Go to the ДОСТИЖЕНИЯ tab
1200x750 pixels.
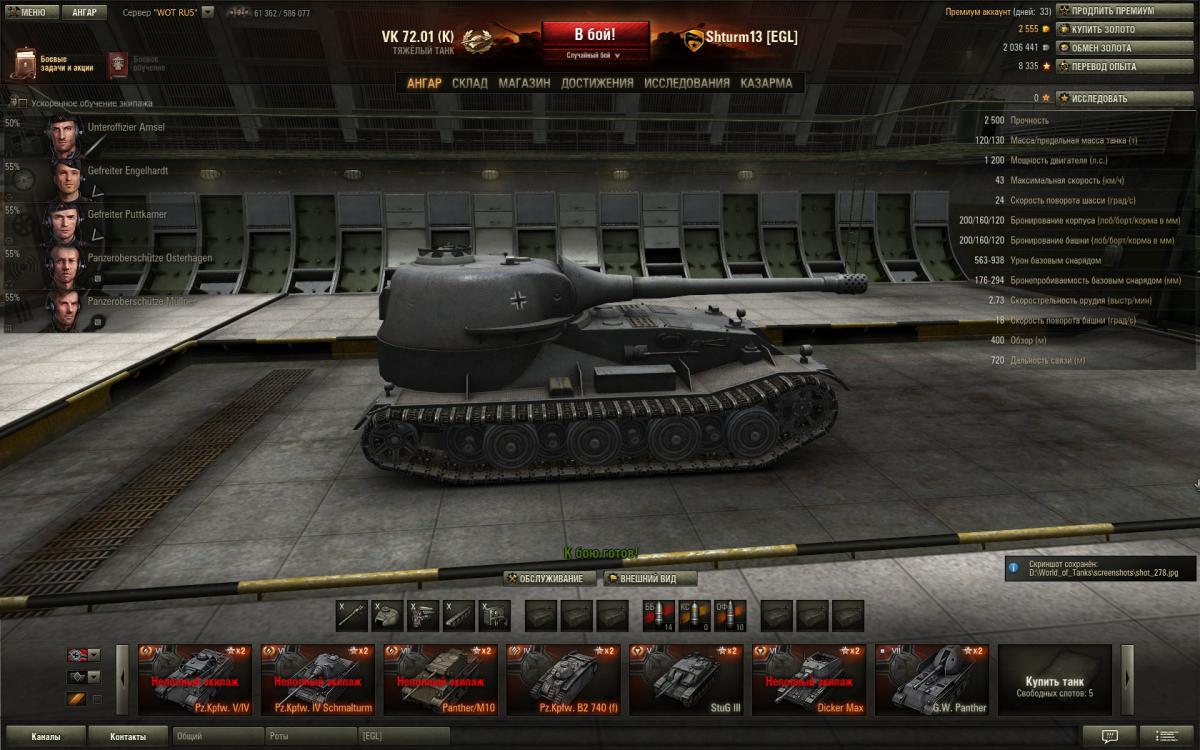point(597,83)
